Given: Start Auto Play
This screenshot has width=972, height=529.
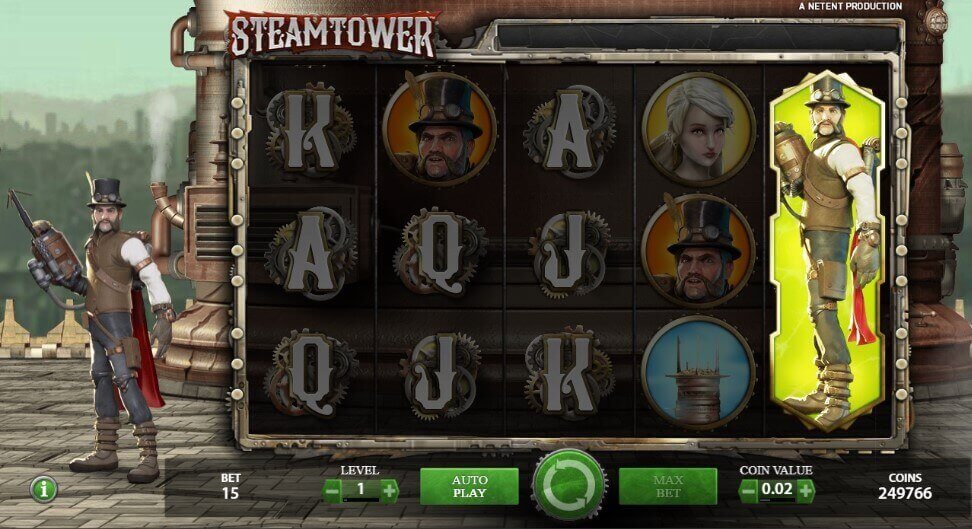Looking at the screenshot, I should pos(469,487).
